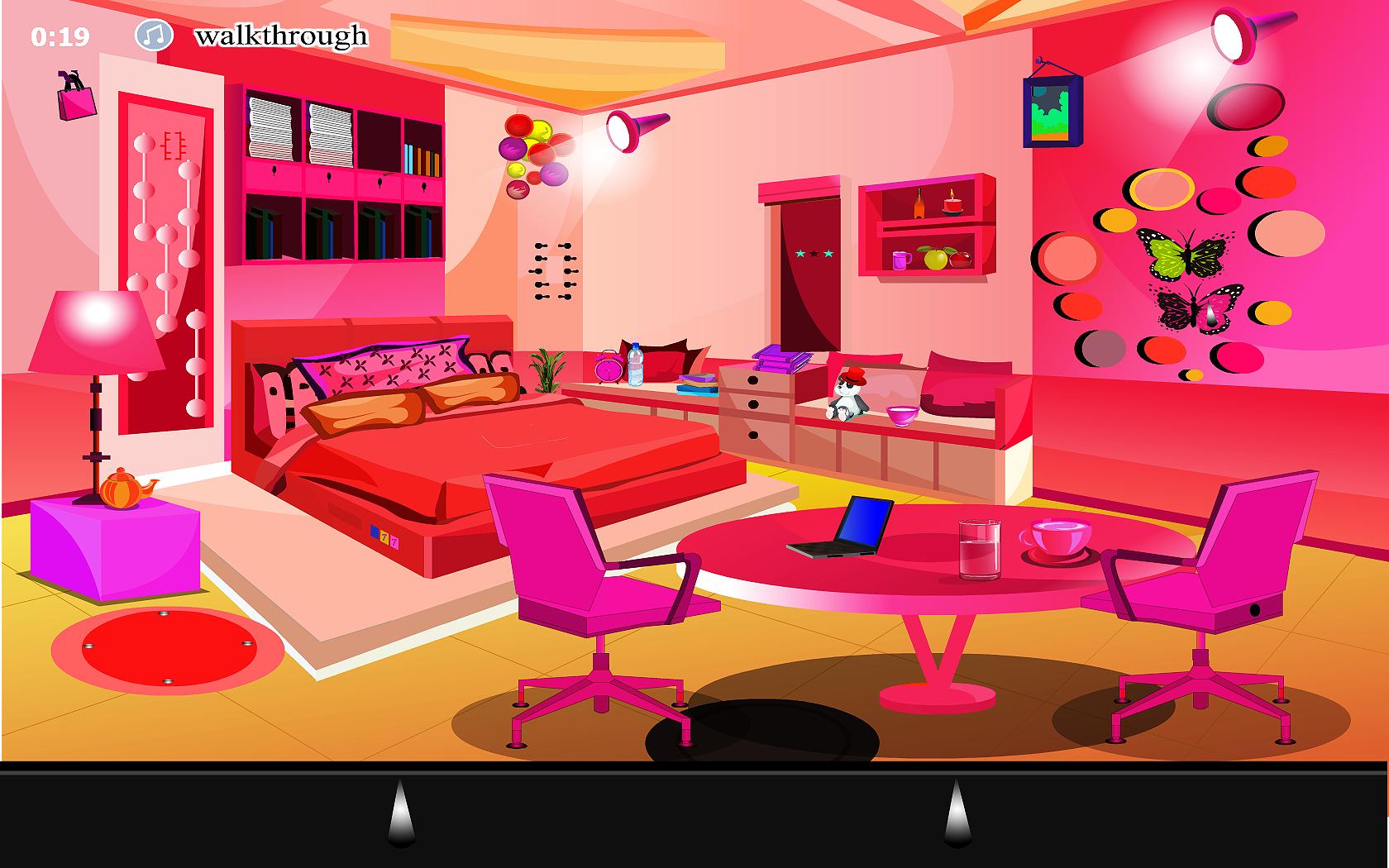1389x868 pixels.
Task: Click a yellow balloon in the cluster
Action: (538, 132)
